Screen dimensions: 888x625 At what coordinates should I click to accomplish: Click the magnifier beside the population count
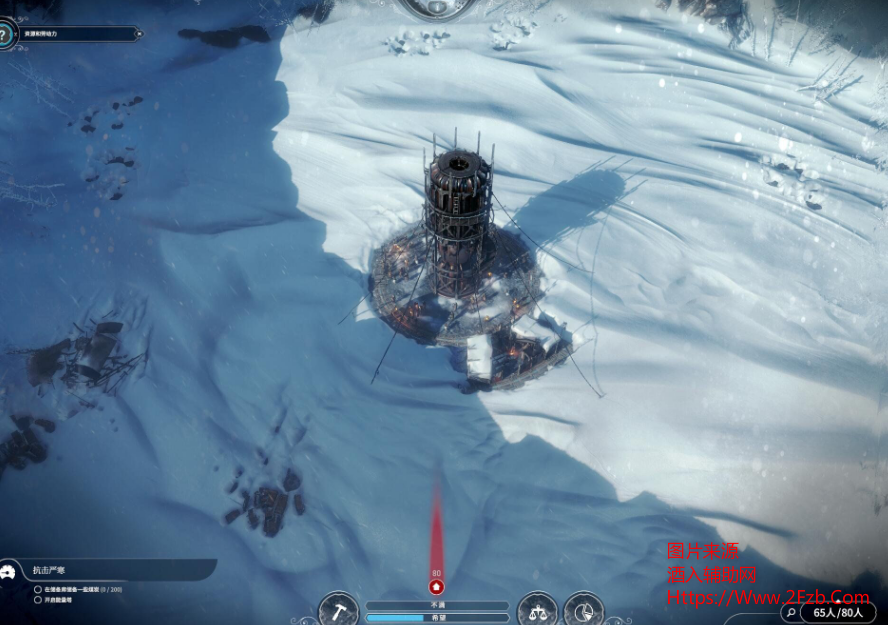pyautogui.click(x=791, y=612)
